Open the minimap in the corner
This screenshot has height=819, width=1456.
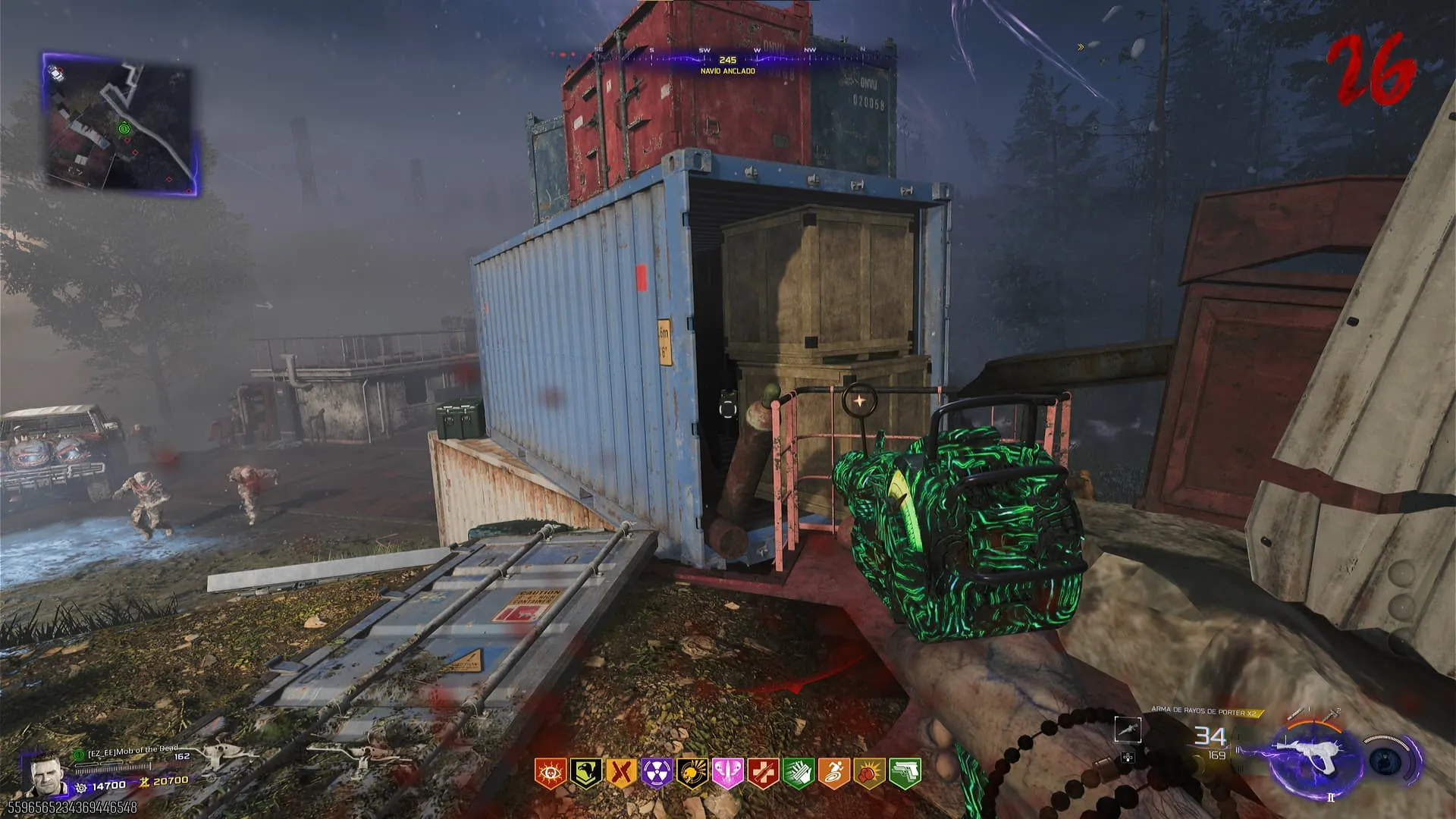pyautogui.click(x=121, y=125)
